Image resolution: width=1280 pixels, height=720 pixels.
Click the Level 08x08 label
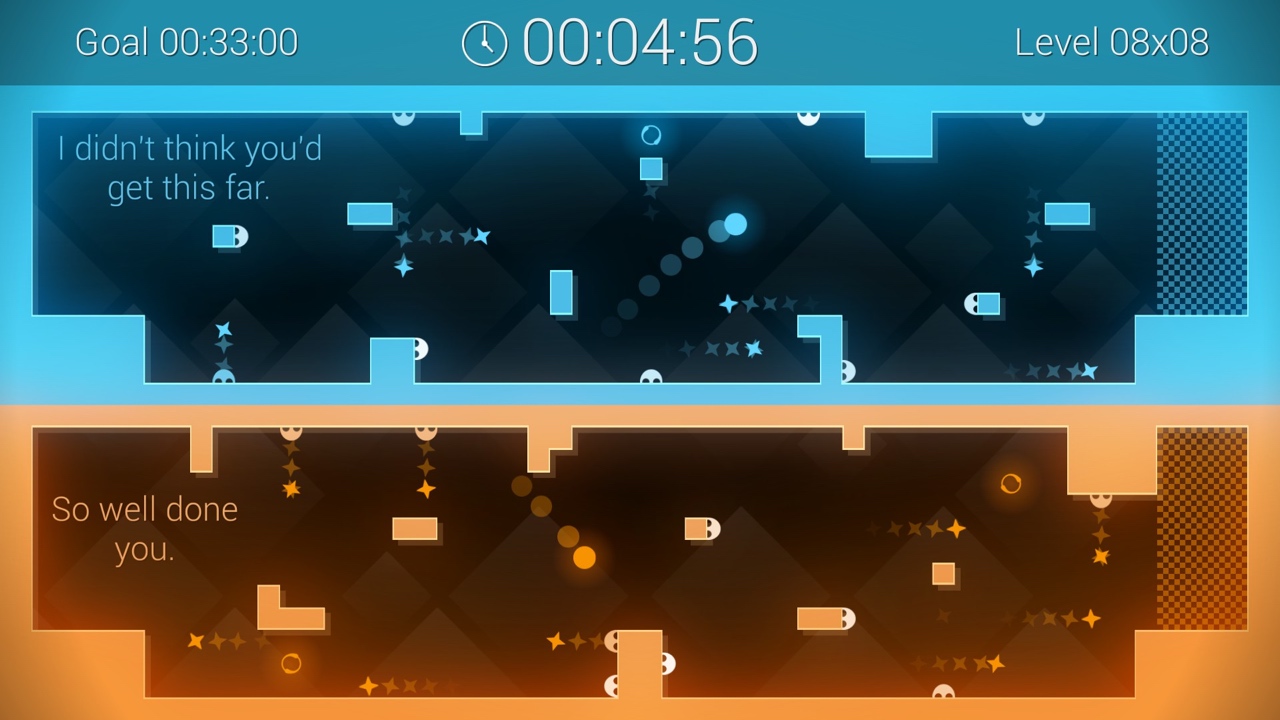[1113, 42]
